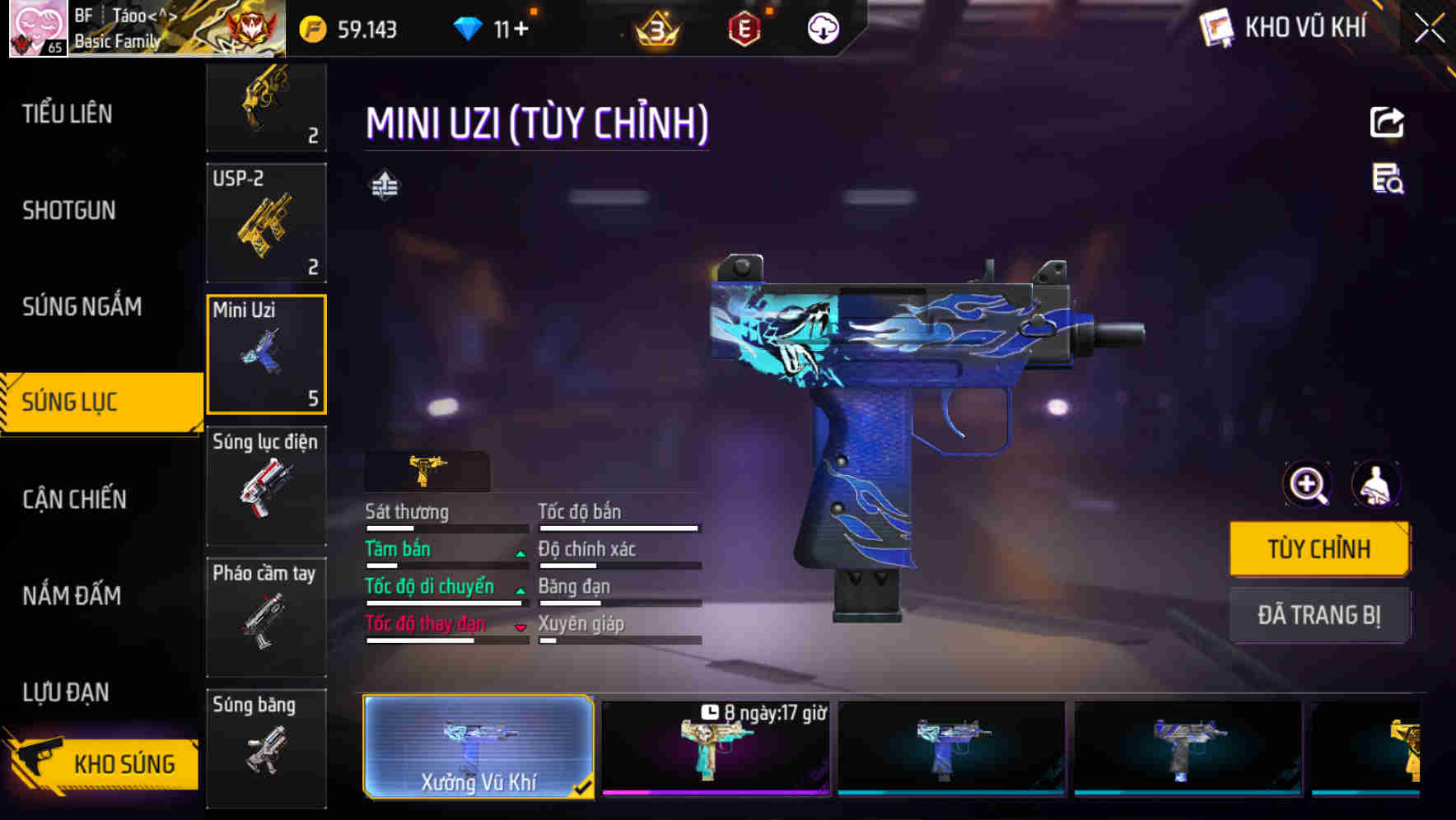Zoom in with the magnifier icon
The height and width of the screenshot is (820, 1456).
(x=1308, y=484)
